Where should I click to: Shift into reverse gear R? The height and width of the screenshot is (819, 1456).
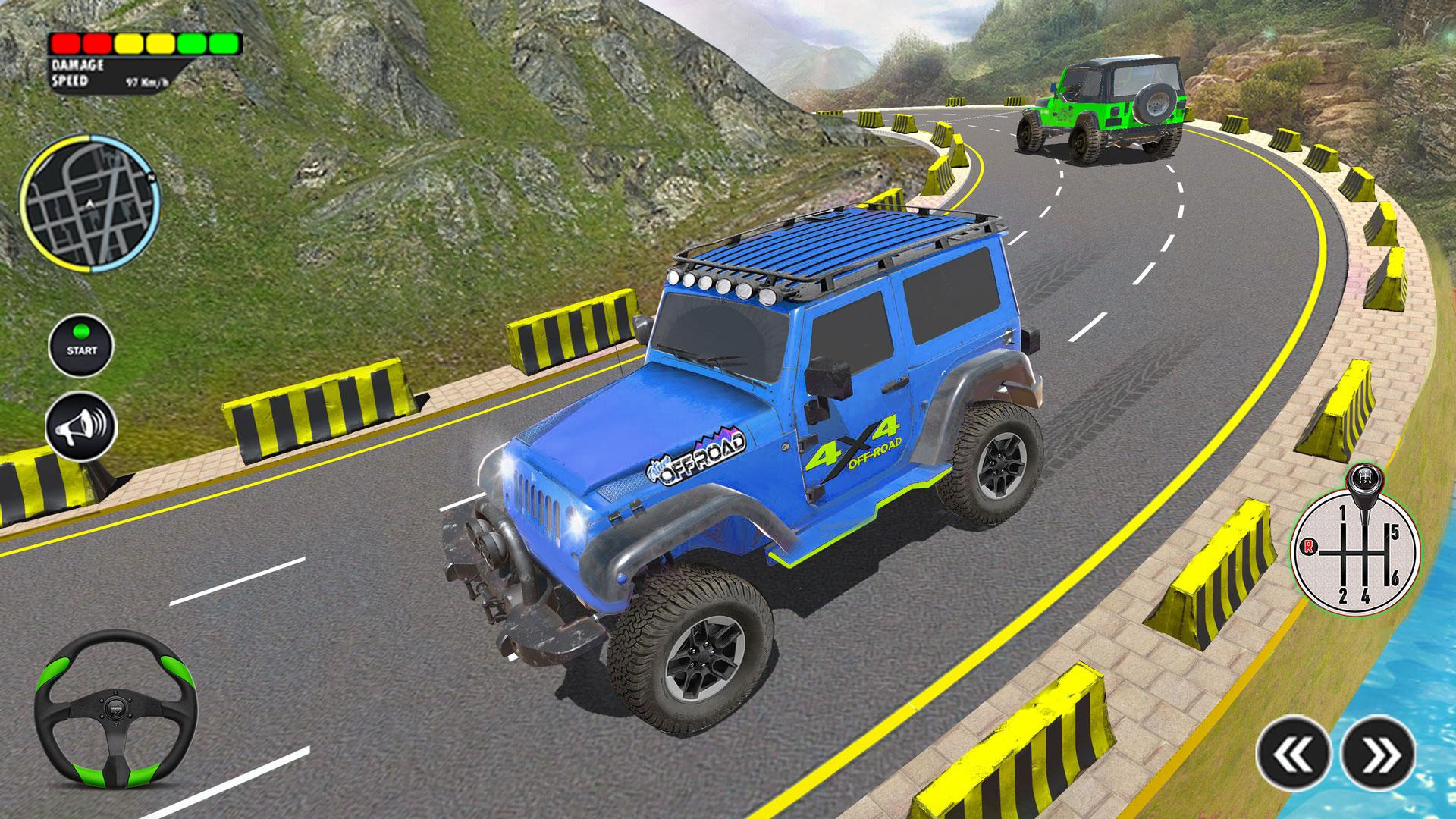pyautogui.click(x=1309, y=547)
